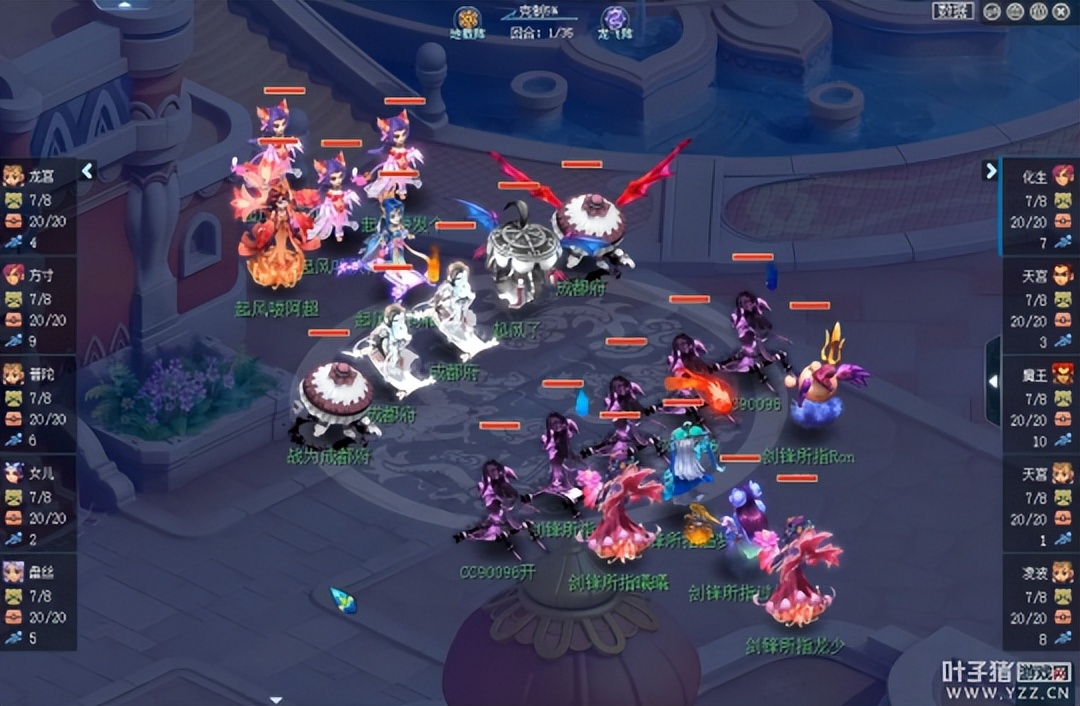Close the battle view with X button

pos(1063,12)
